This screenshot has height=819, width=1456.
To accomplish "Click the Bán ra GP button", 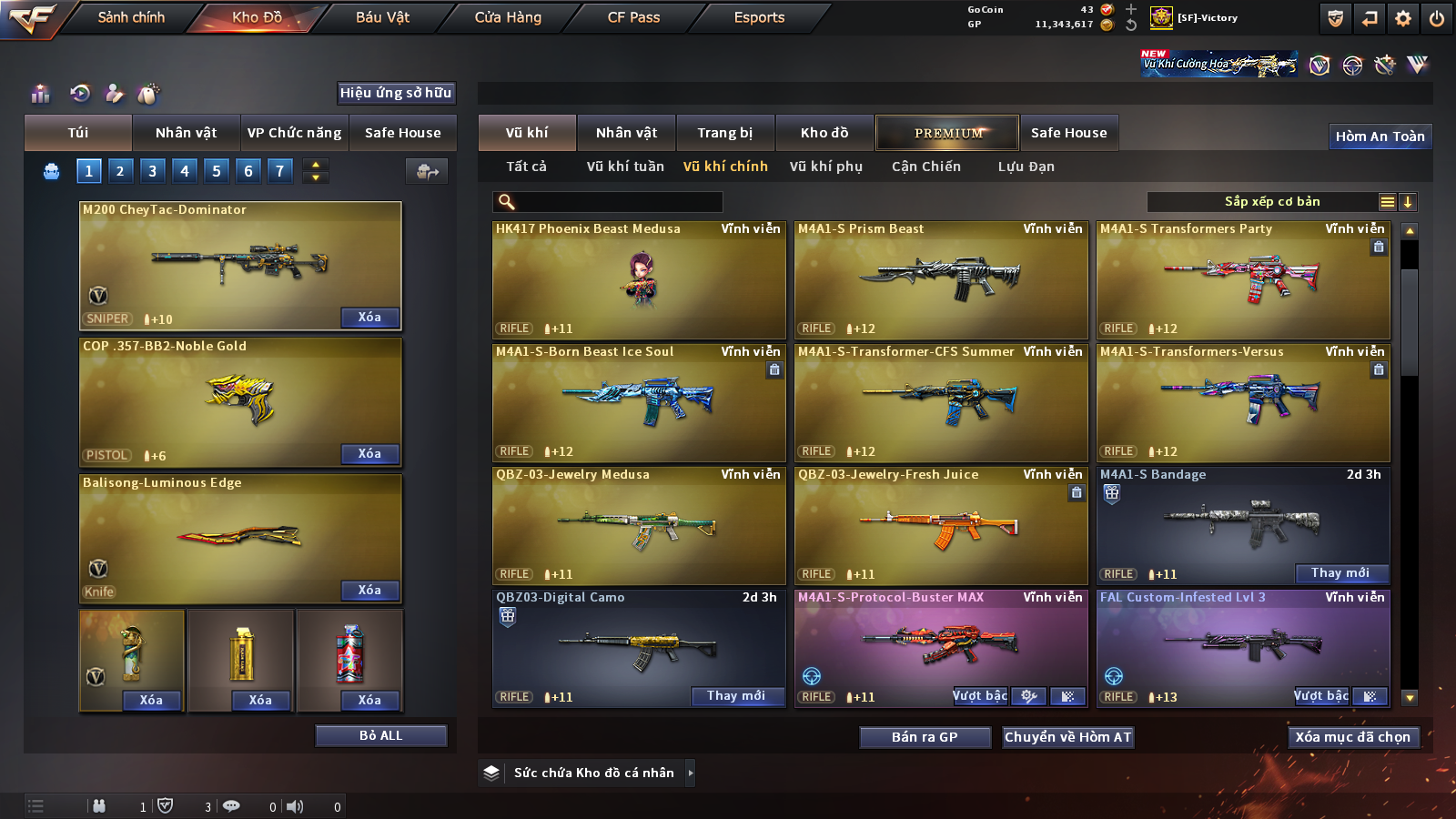I will pyautogui.click(x=925, y=737).
